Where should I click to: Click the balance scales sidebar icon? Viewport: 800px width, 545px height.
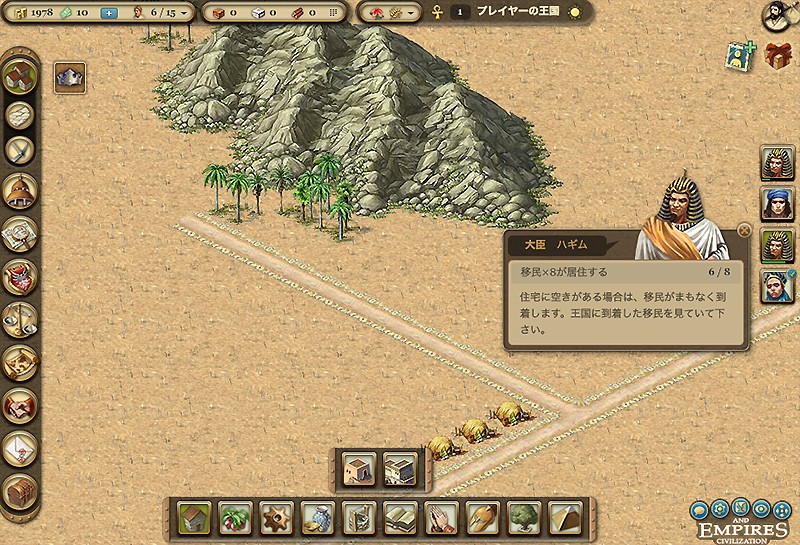[20, 319]
